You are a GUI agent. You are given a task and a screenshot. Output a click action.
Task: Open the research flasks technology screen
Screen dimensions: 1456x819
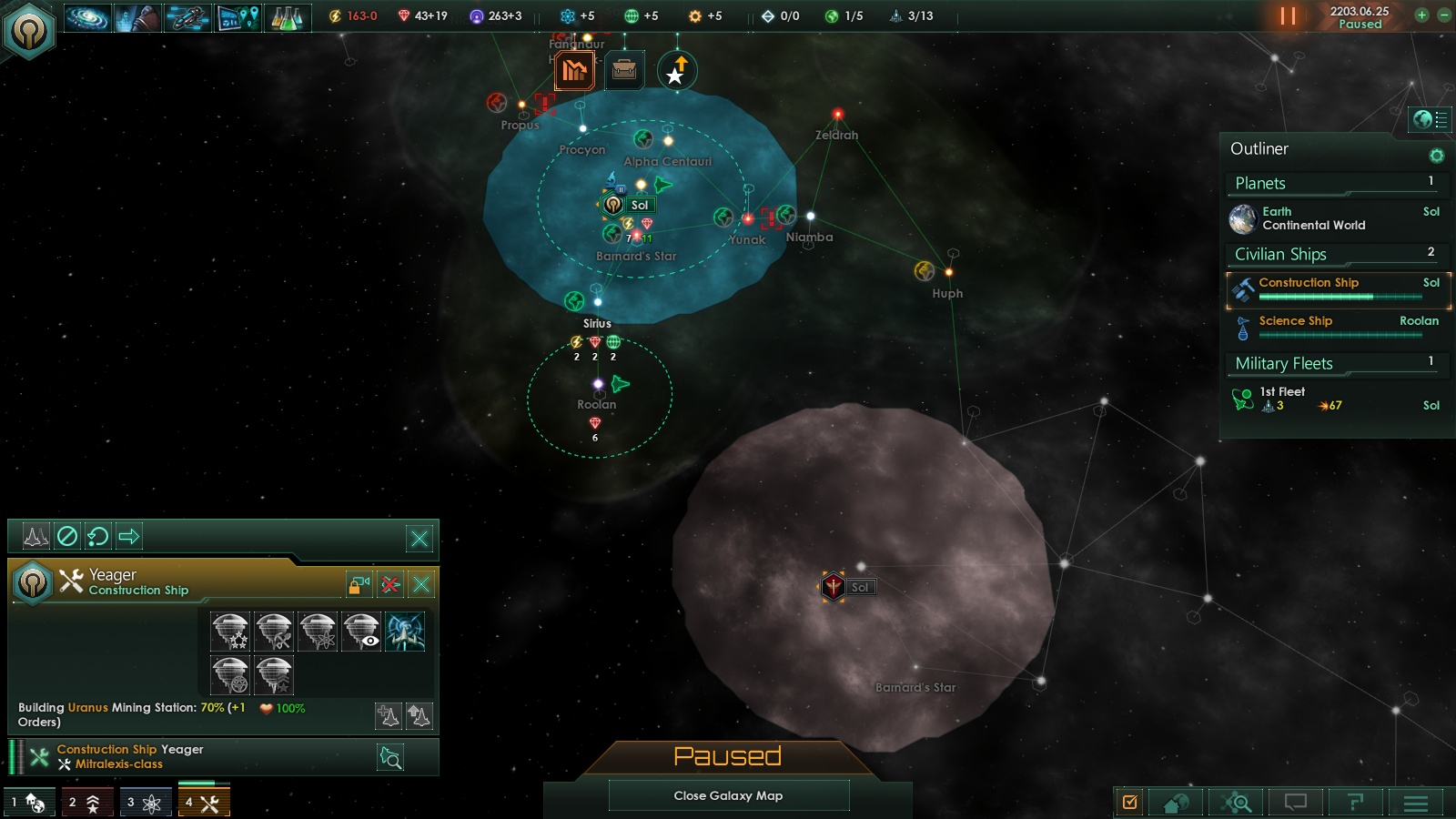point(287,17)
